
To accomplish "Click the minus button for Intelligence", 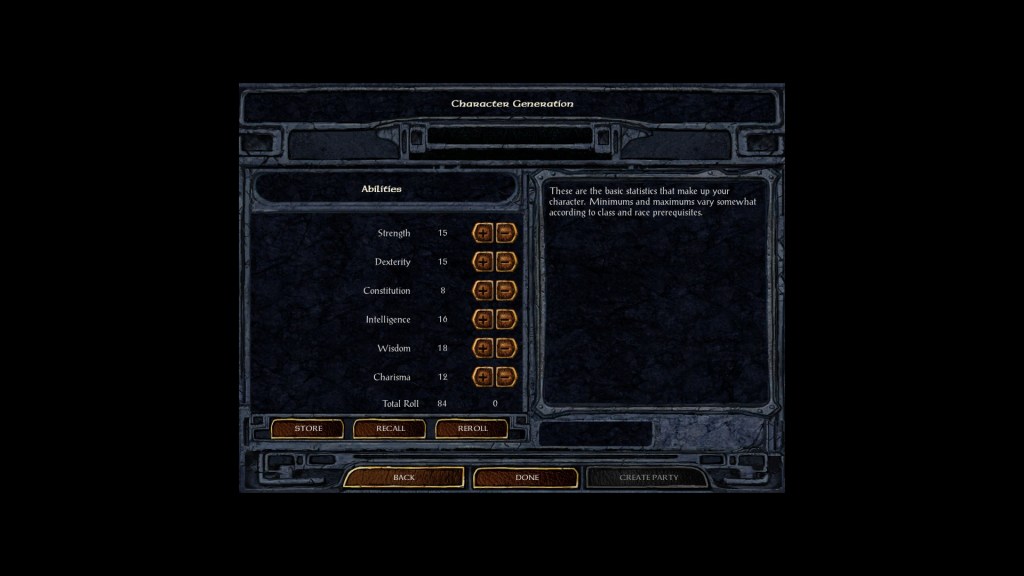I will pos(506,320).
